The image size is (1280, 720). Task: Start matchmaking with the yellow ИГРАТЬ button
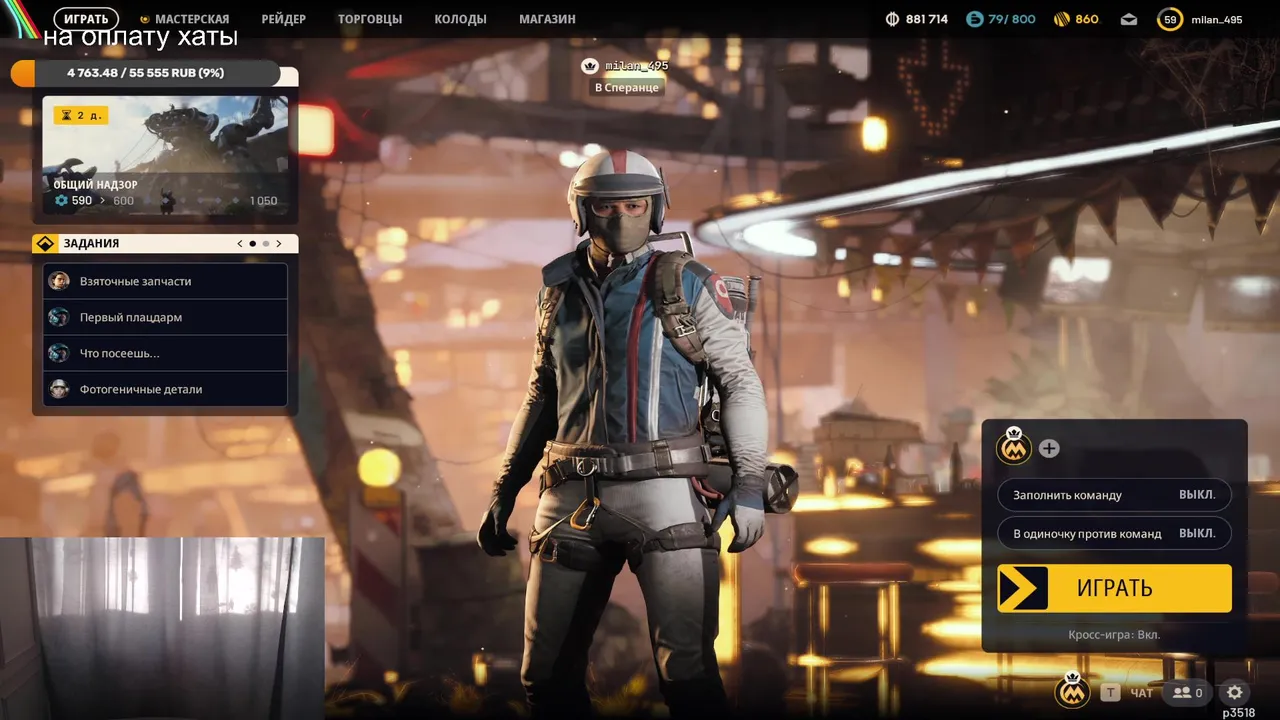[x=1114, y=588]
